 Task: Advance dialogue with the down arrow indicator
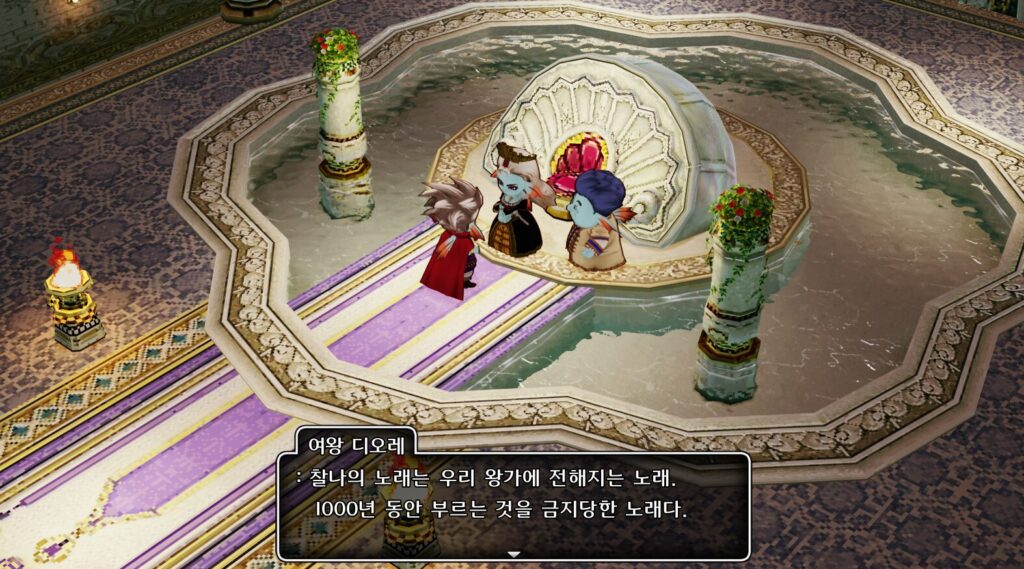pos(514,553)
